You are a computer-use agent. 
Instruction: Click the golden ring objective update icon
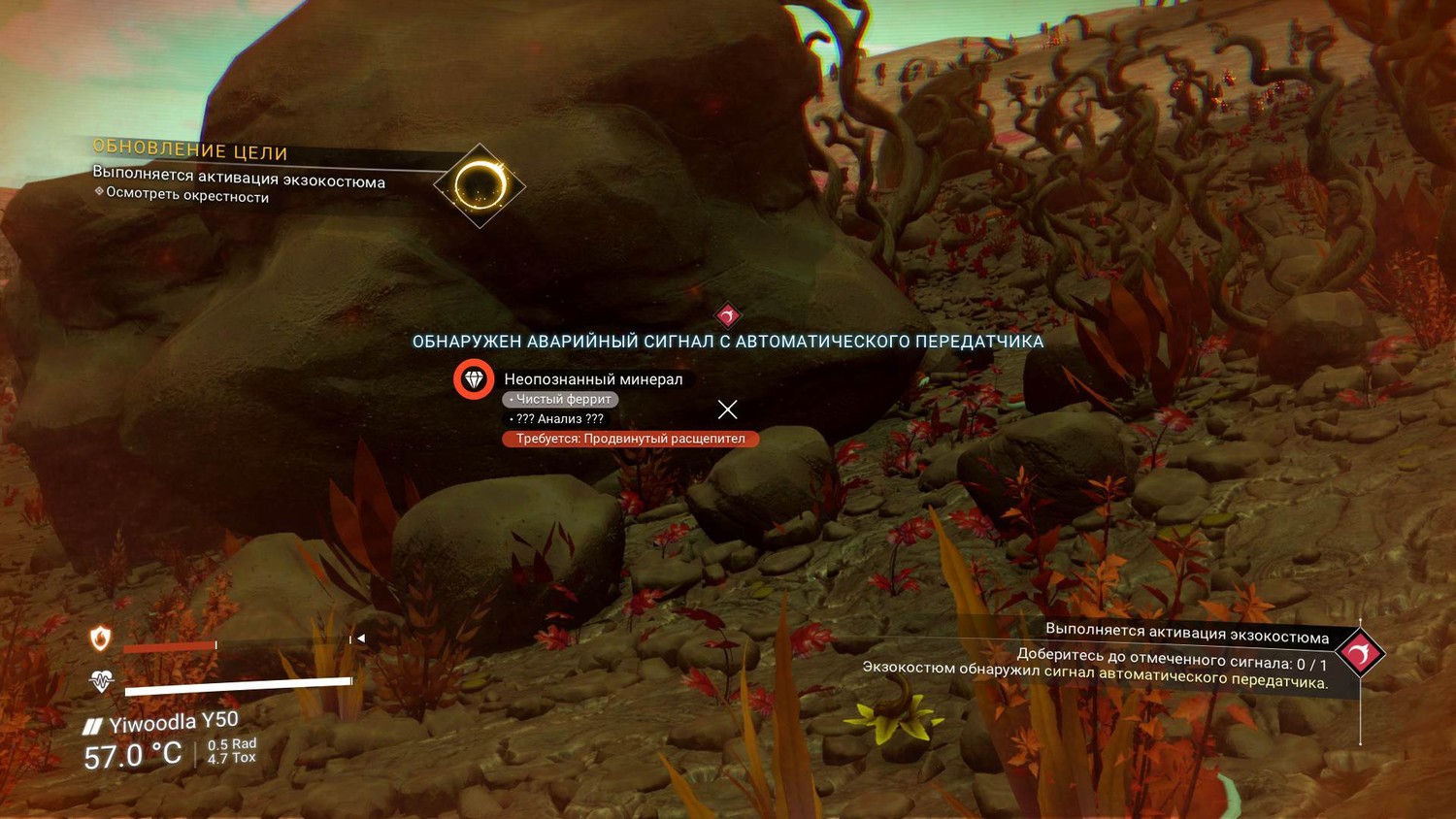[480, 184]
